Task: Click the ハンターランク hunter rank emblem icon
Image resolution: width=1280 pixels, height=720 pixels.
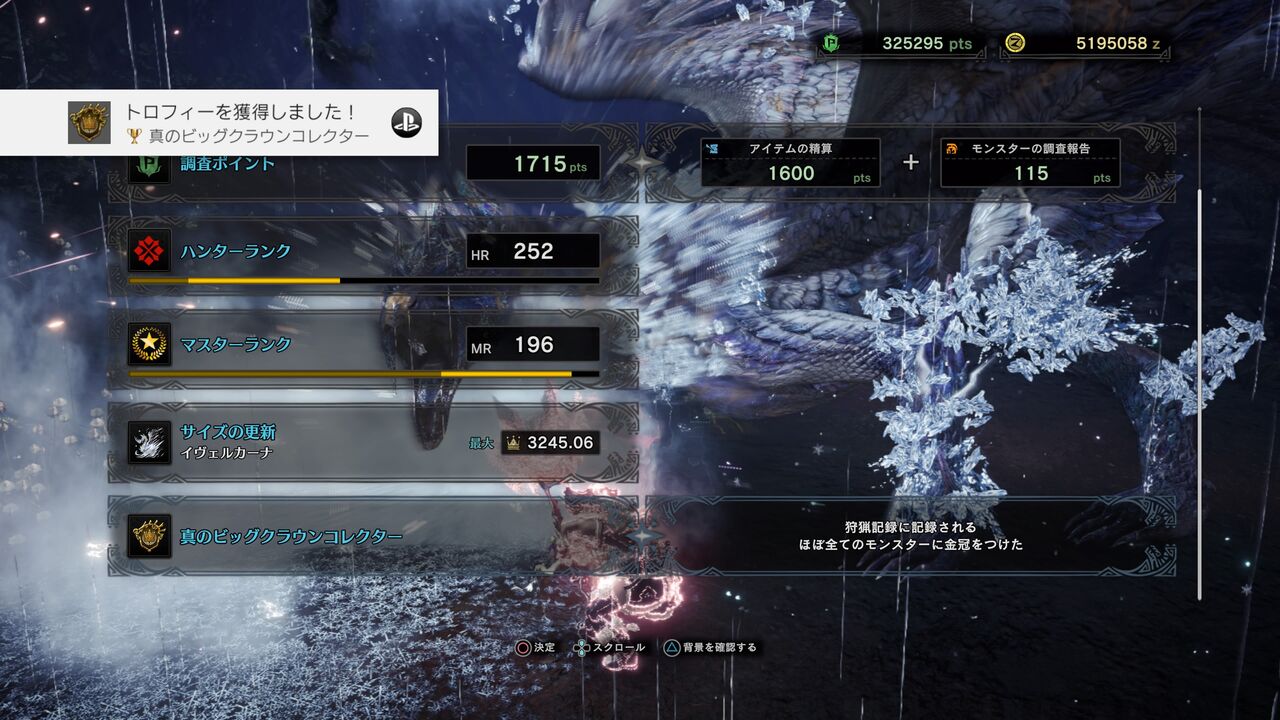Action: pyautogui.click(x=147, y=252)
